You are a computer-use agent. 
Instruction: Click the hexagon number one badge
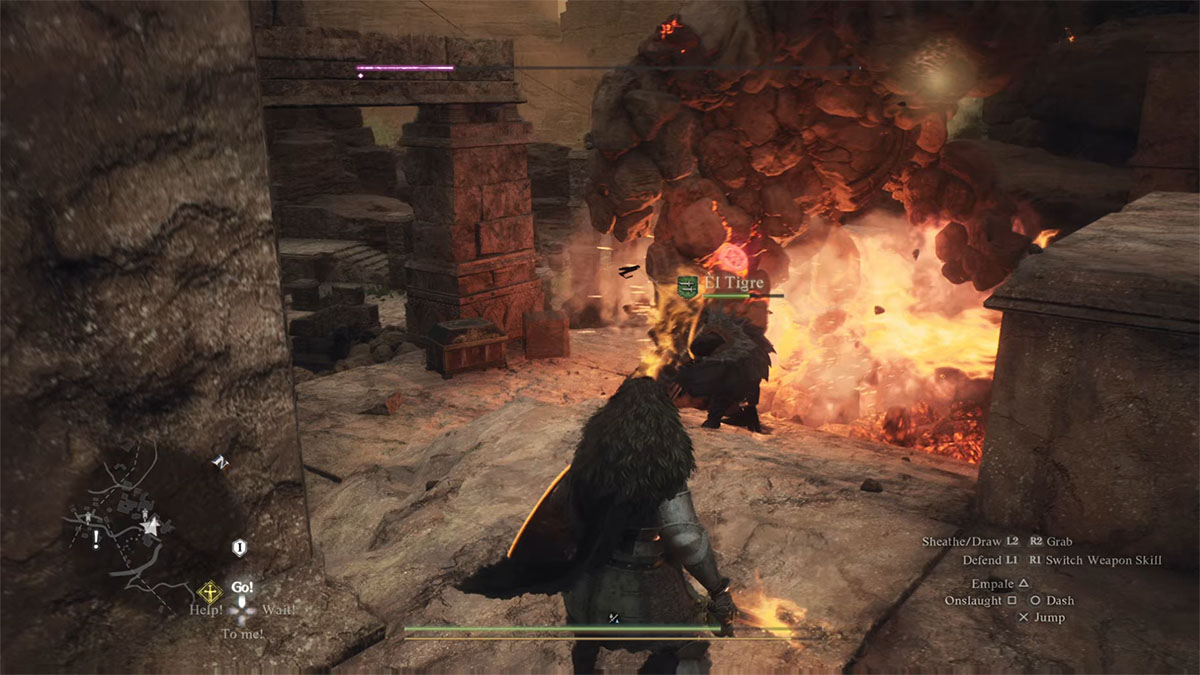[x=239, y=548]
